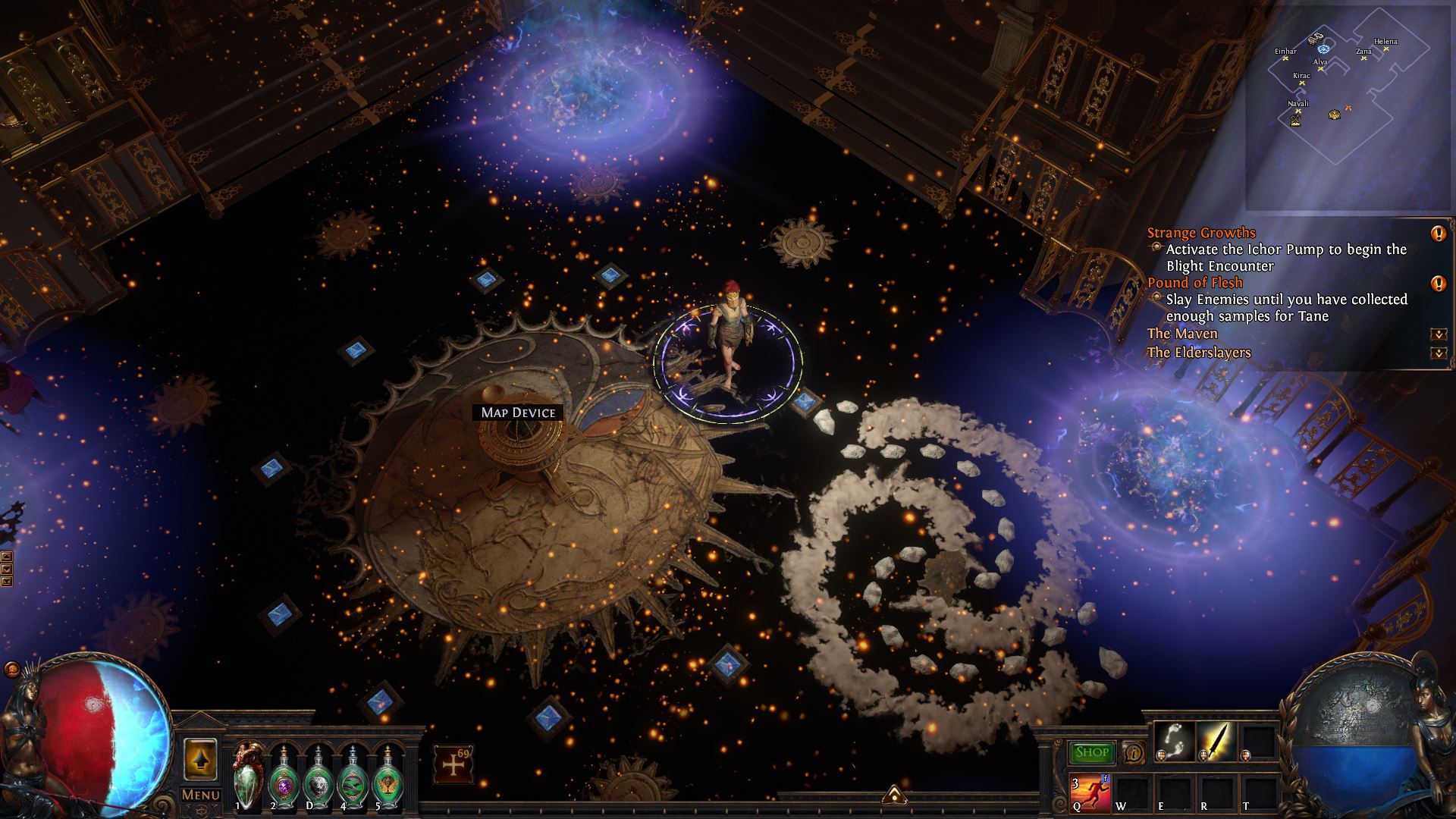Open the green Shop button
The height and width of the screenshot is (819, 1456).
tap(1092, 752)
